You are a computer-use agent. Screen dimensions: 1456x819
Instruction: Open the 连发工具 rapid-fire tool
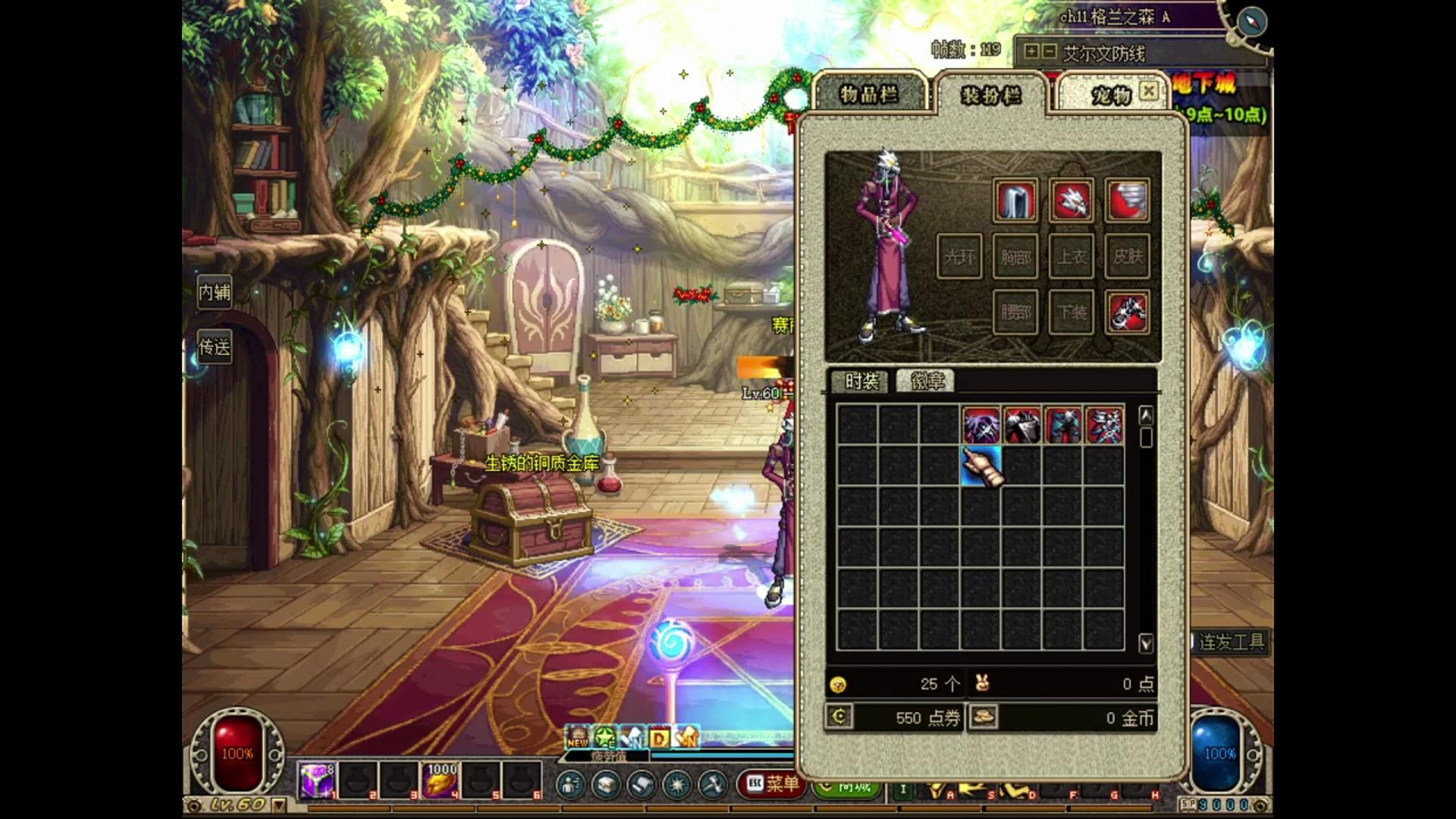[1231, 642]
